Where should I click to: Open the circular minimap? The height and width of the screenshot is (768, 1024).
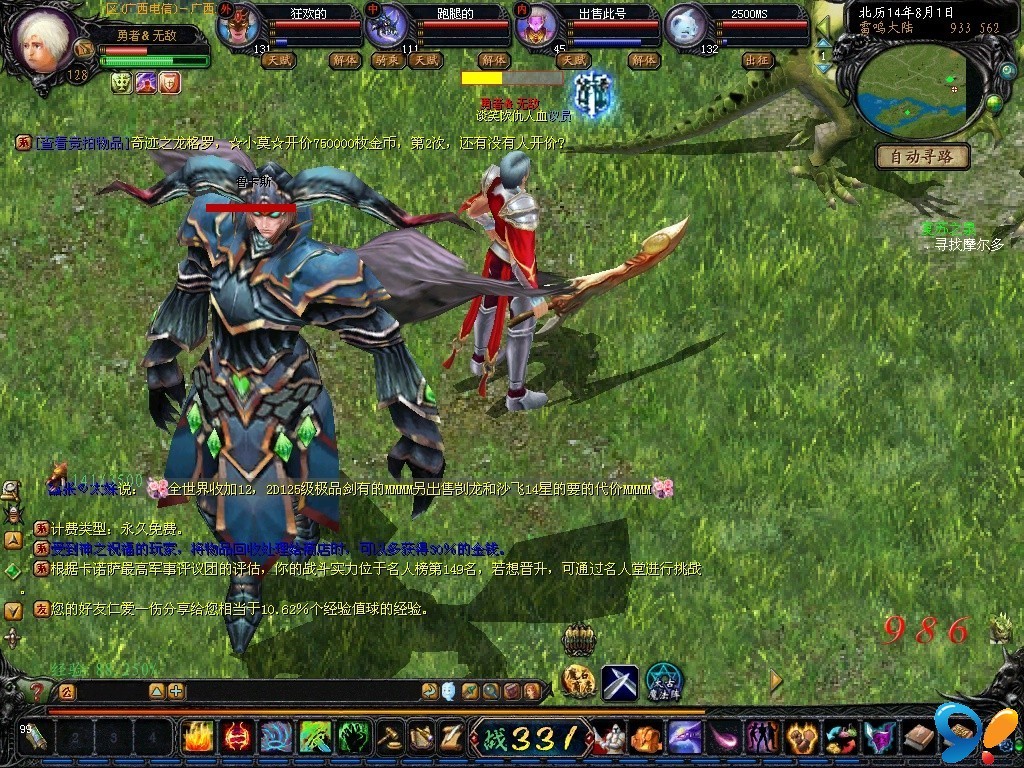[912, 90]
